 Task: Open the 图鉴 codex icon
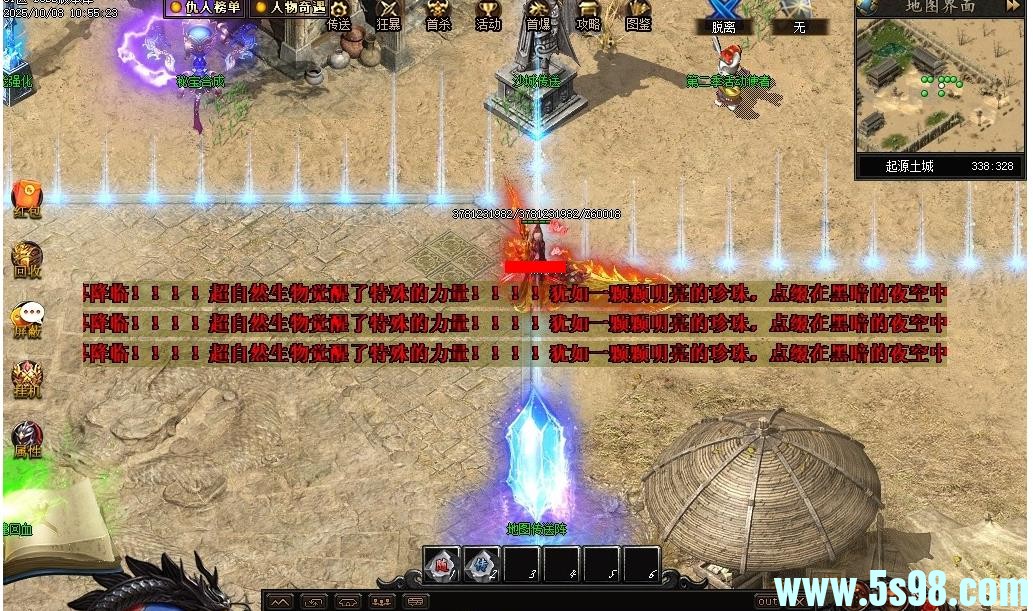[638, 15]
